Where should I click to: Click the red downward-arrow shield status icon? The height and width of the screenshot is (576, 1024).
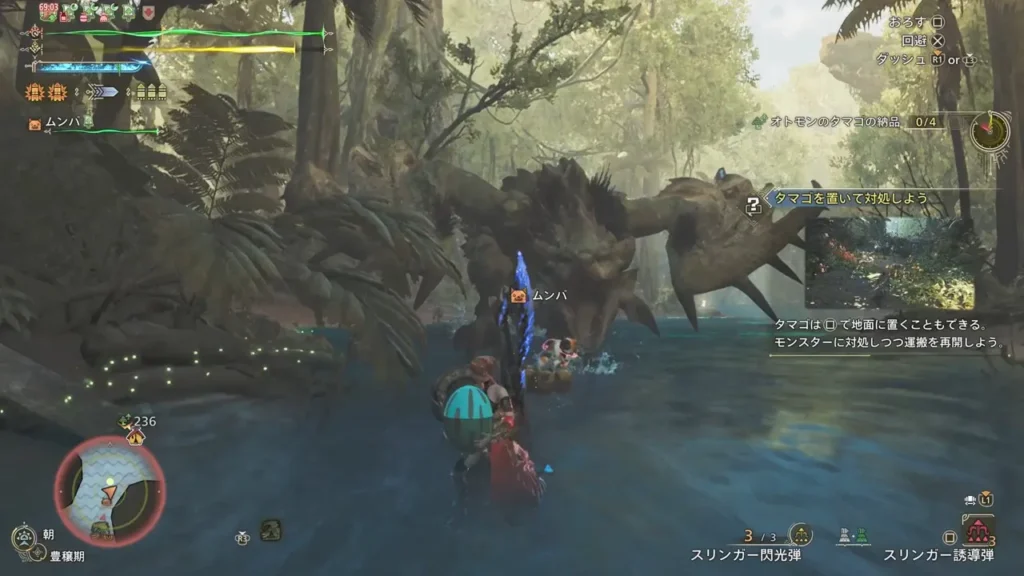148,13
